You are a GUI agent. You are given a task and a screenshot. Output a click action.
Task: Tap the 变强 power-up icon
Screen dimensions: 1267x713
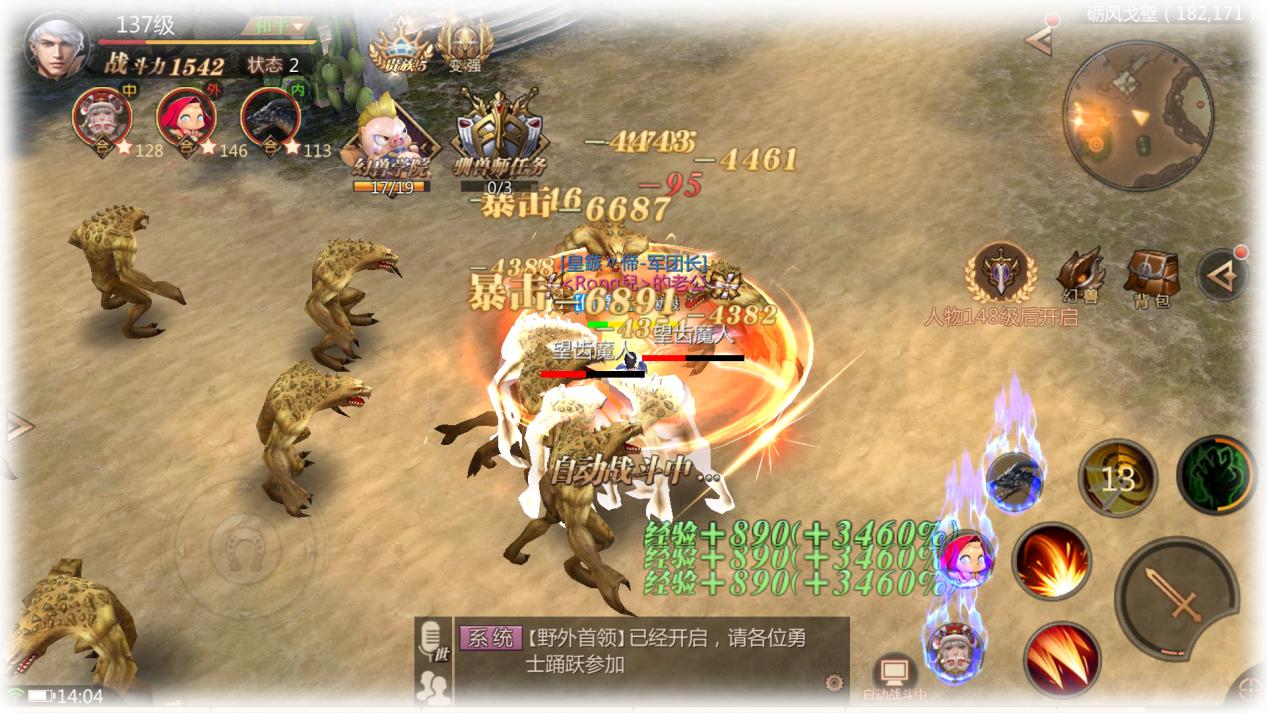[x=464, y=46]
